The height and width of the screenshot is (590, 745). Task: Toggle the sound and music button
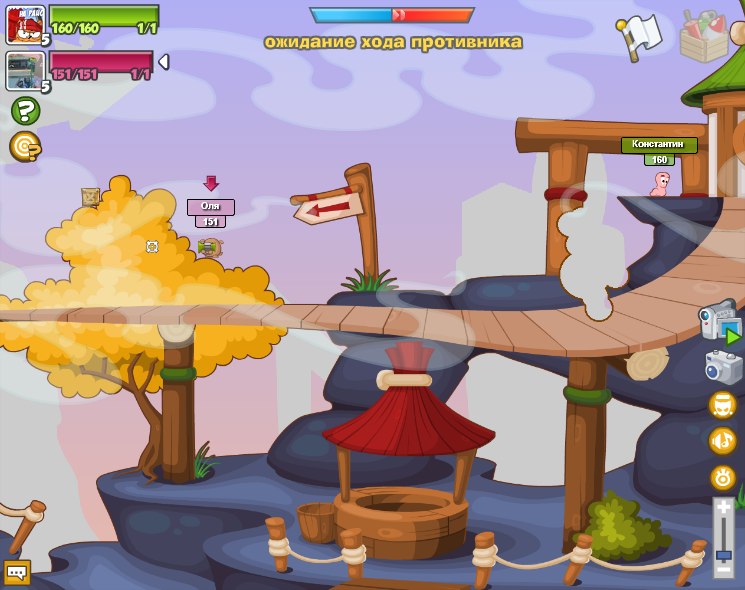pos(722,441)
